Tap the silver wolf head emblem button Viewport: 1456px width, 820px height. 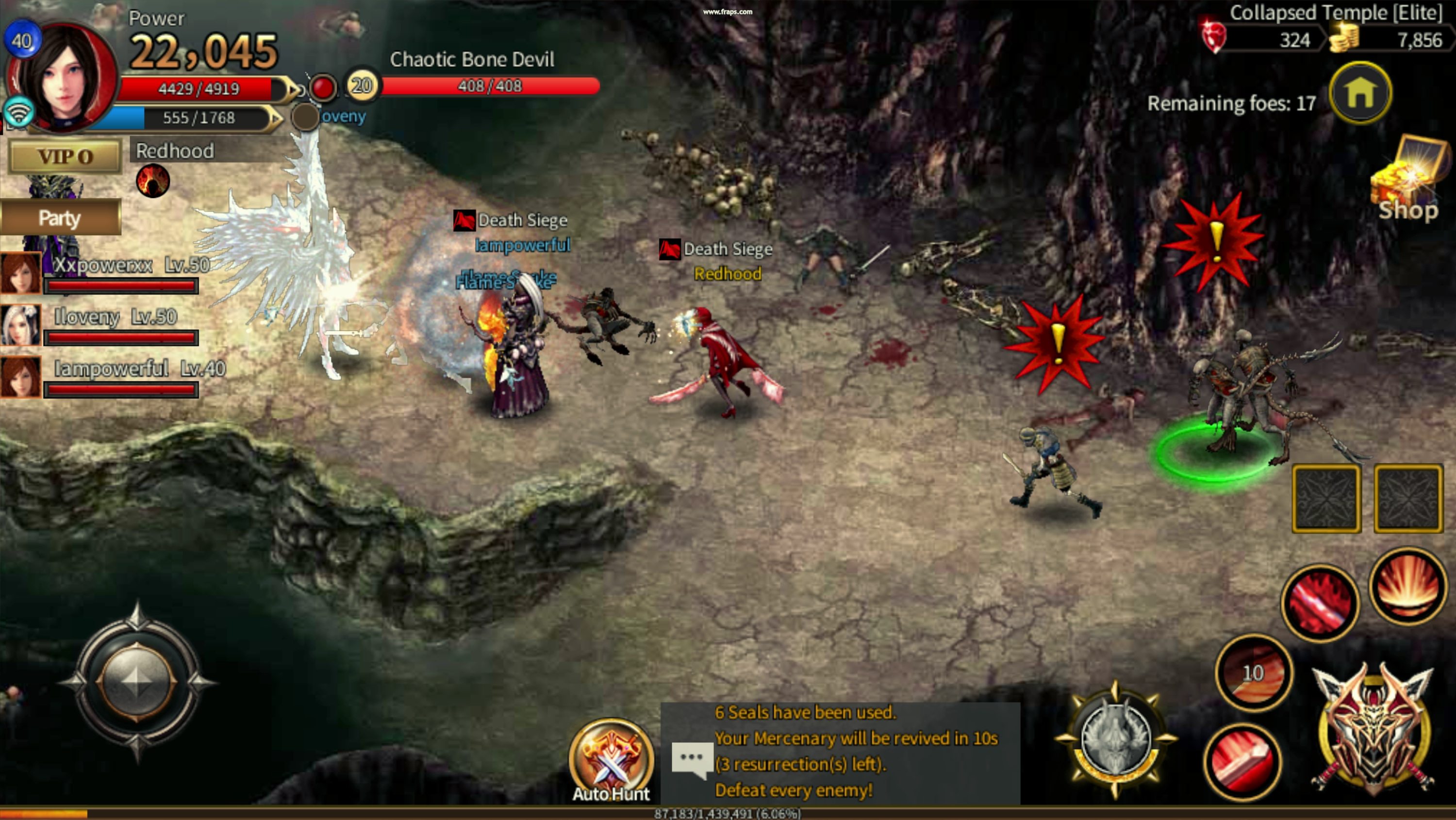point(1115,739)
